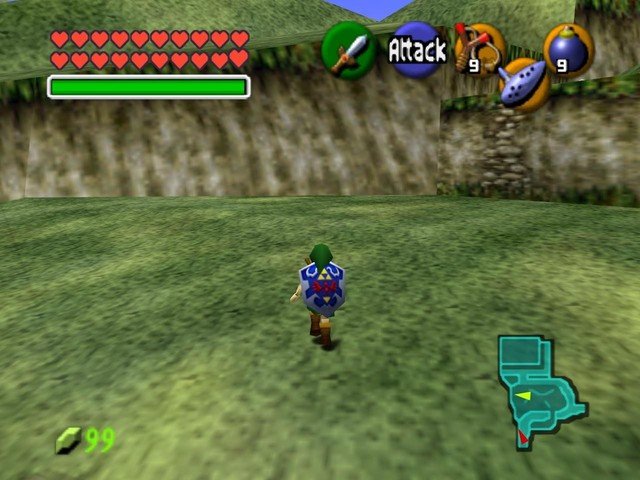Click the blue Attack action button
640x480 pixels.
[416, 50]
